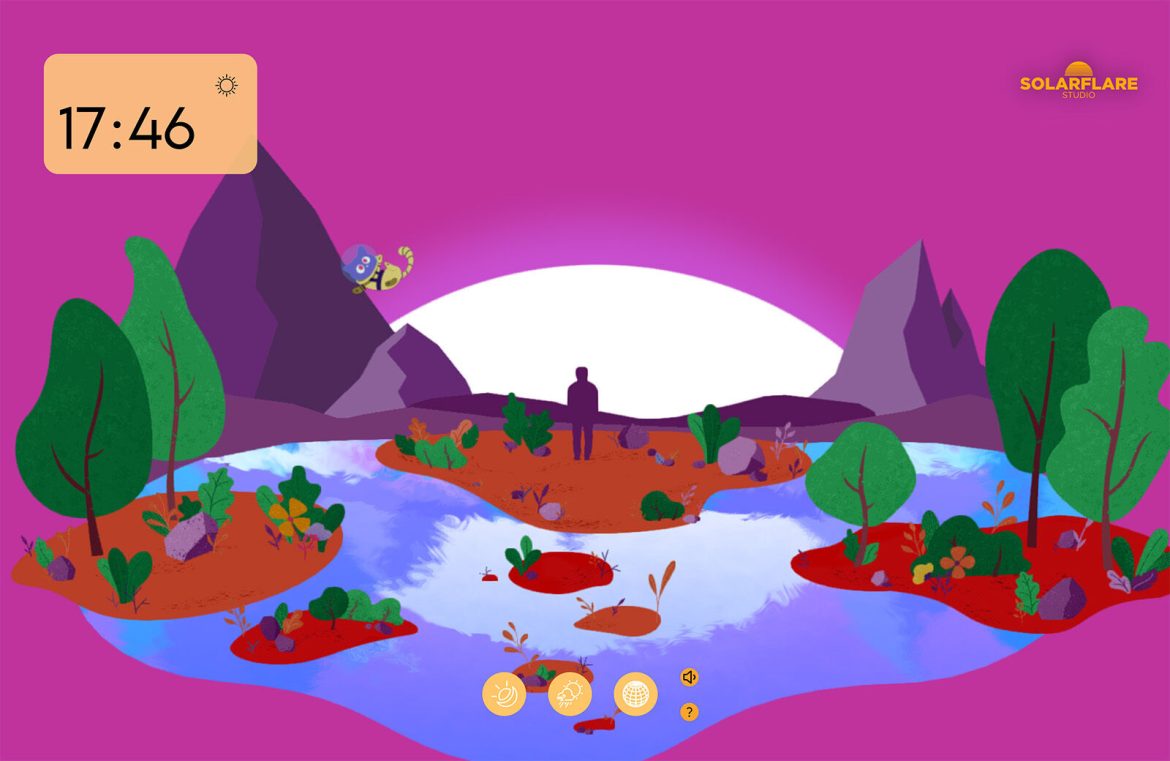The image size is (1170, 761).
Task: Click the Solarflare Studio logo
Action: click(1078, 80)
